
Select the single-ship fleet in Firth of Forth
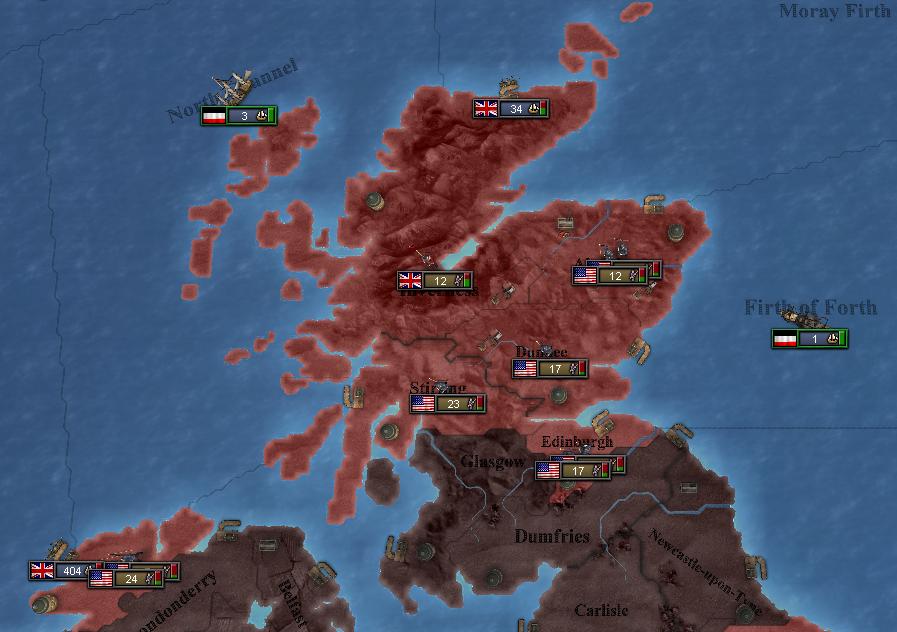[809, 339]
